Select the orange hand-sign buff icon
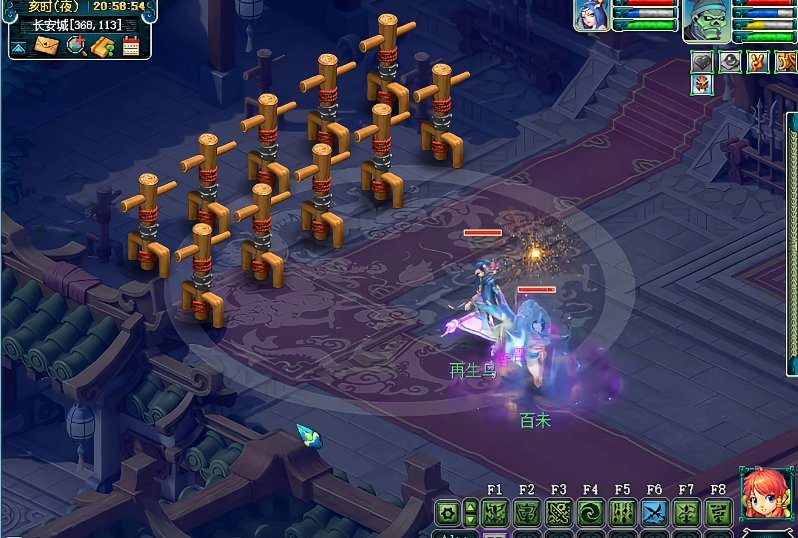798x538 pixels. point(758,62)
